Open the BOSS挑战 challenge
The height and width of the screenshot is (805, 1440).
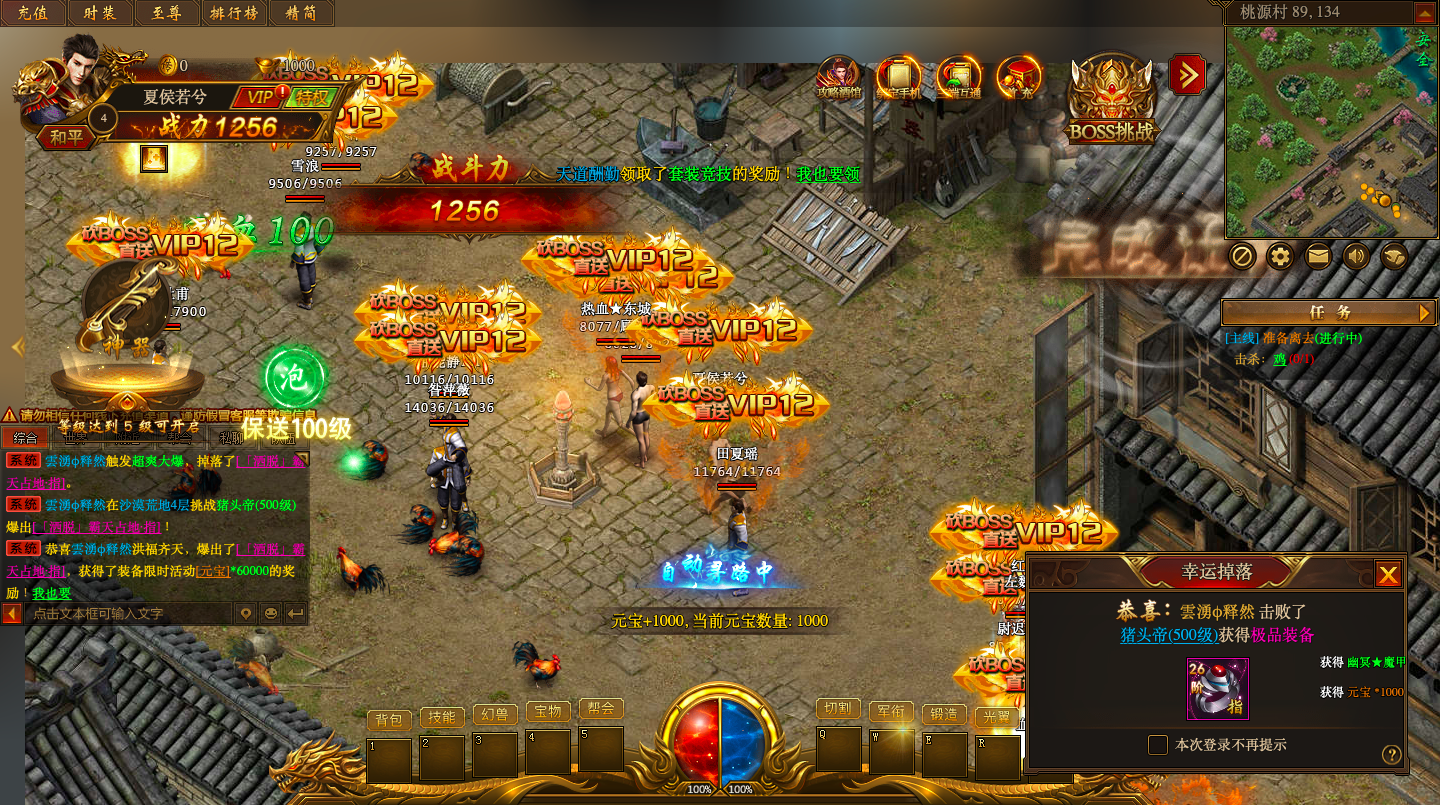tap(1112, 100)
